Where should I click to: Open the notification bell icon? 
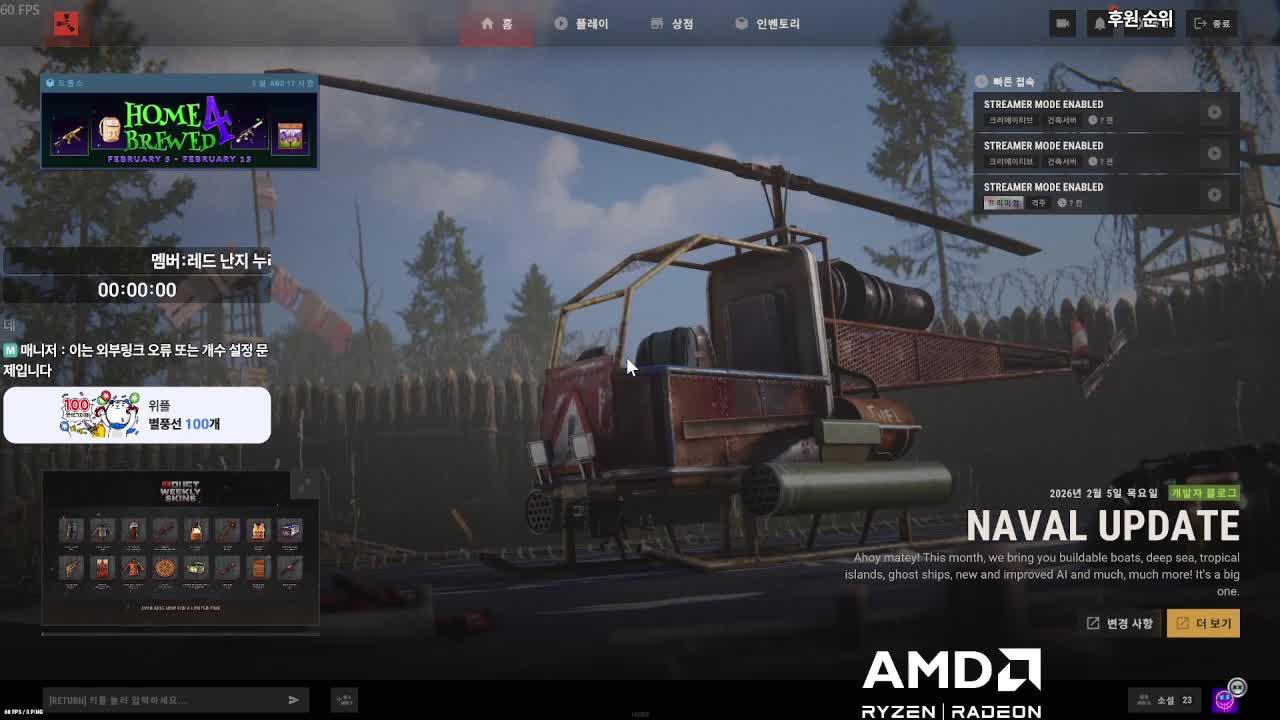click(x=1100, y=24)
